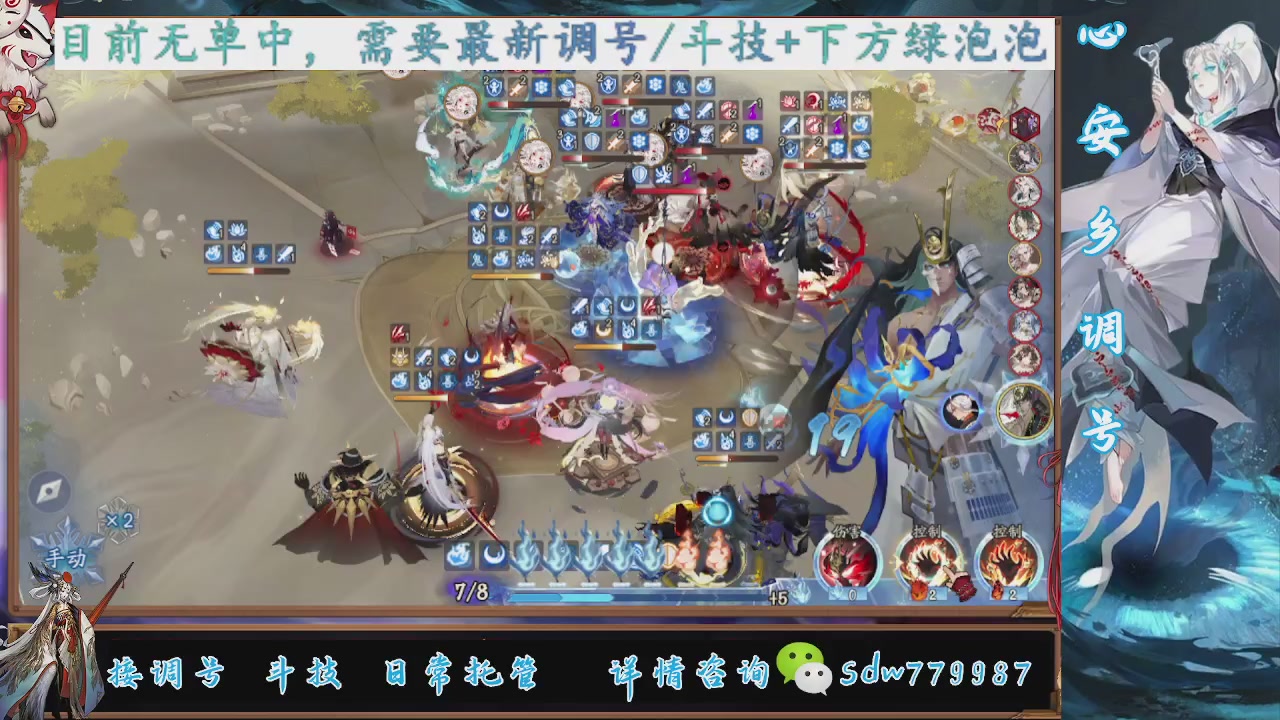Click the boss portrait with the golden ring

1025,410
